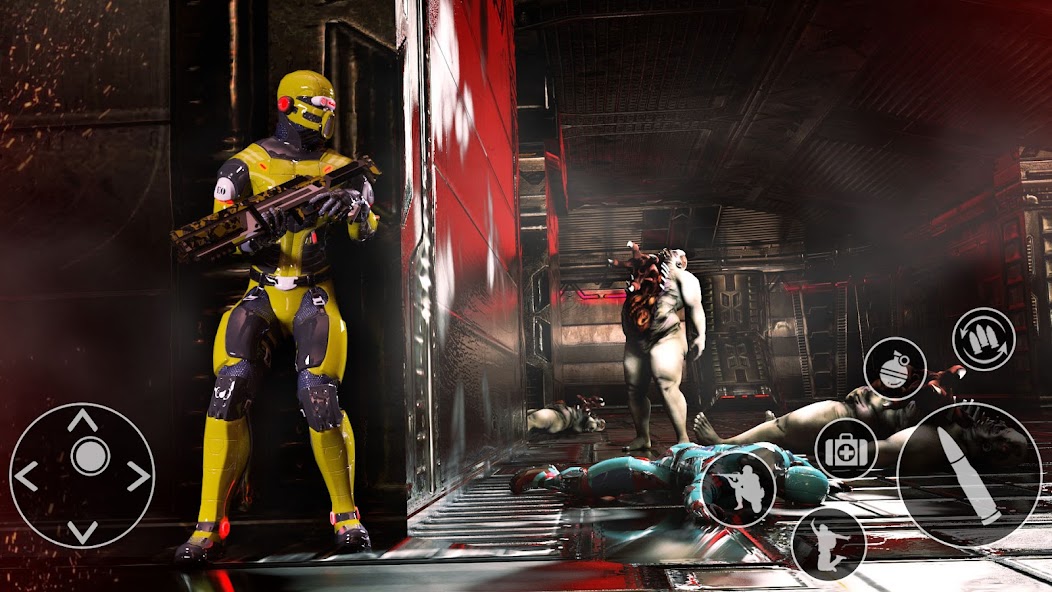Tap the movement joystick center knob

click(90, 457)
